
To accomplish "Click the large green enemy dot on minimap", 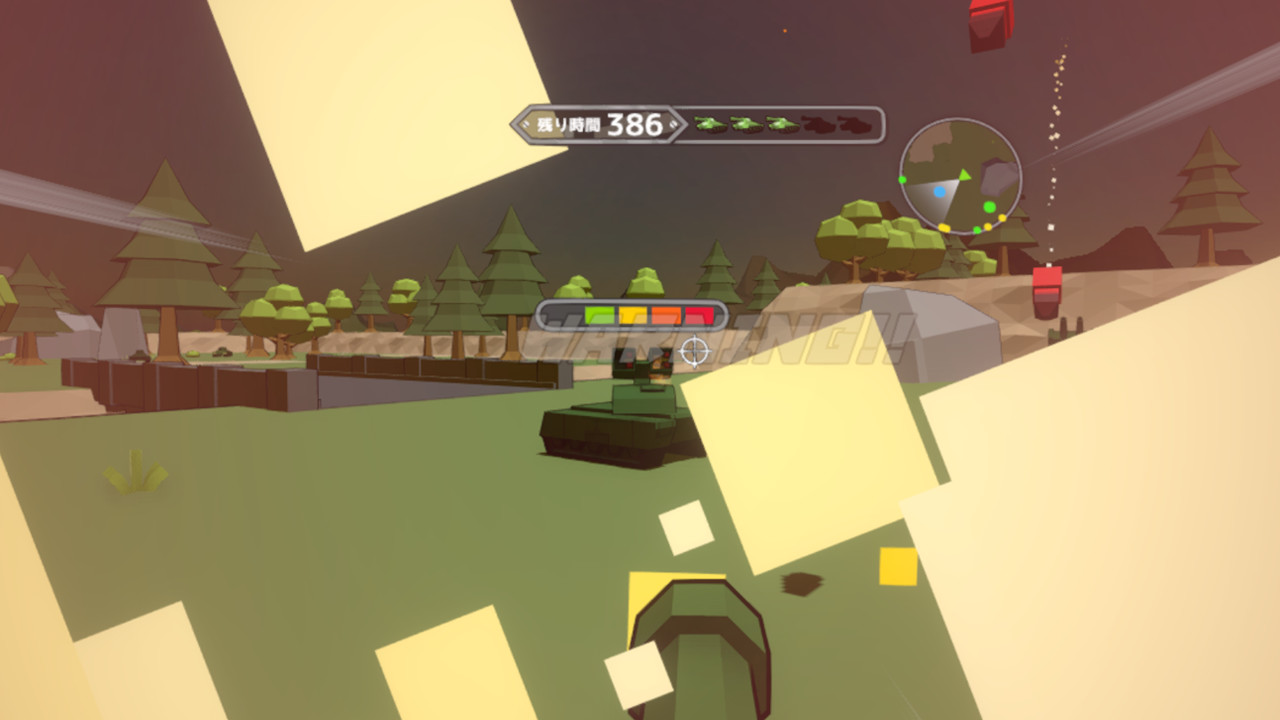I will click(x=989, y=207).
